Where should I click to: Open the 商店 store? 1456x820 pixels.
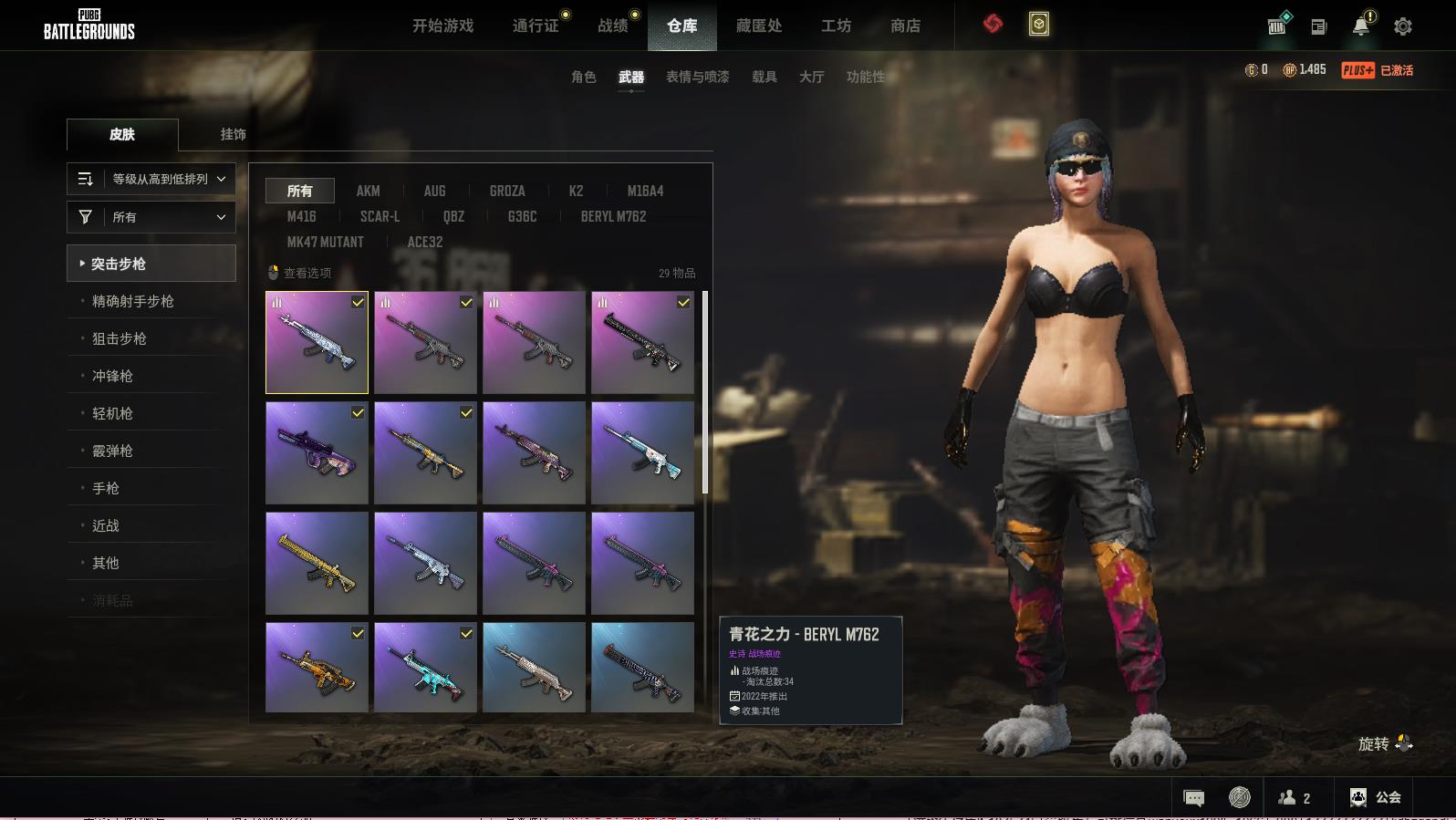pos(905,26)
